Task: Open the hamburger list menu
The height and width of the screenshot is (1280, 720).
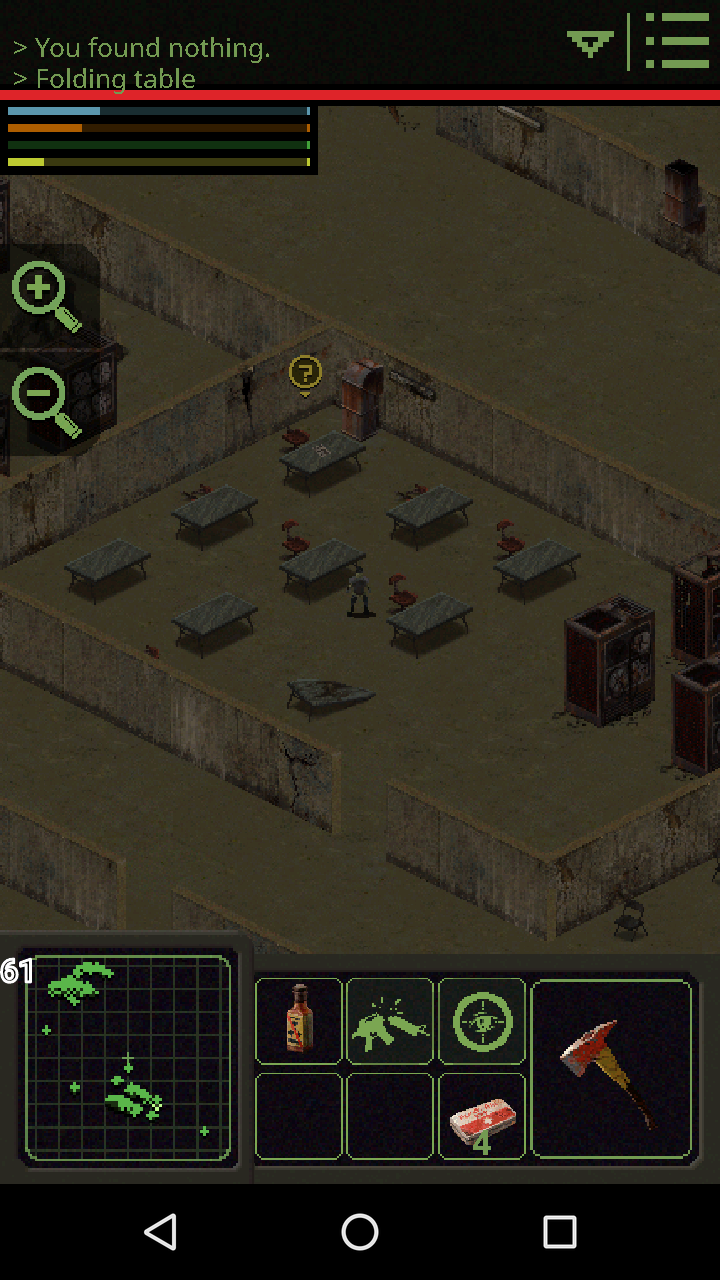Action: click(677, 41)
